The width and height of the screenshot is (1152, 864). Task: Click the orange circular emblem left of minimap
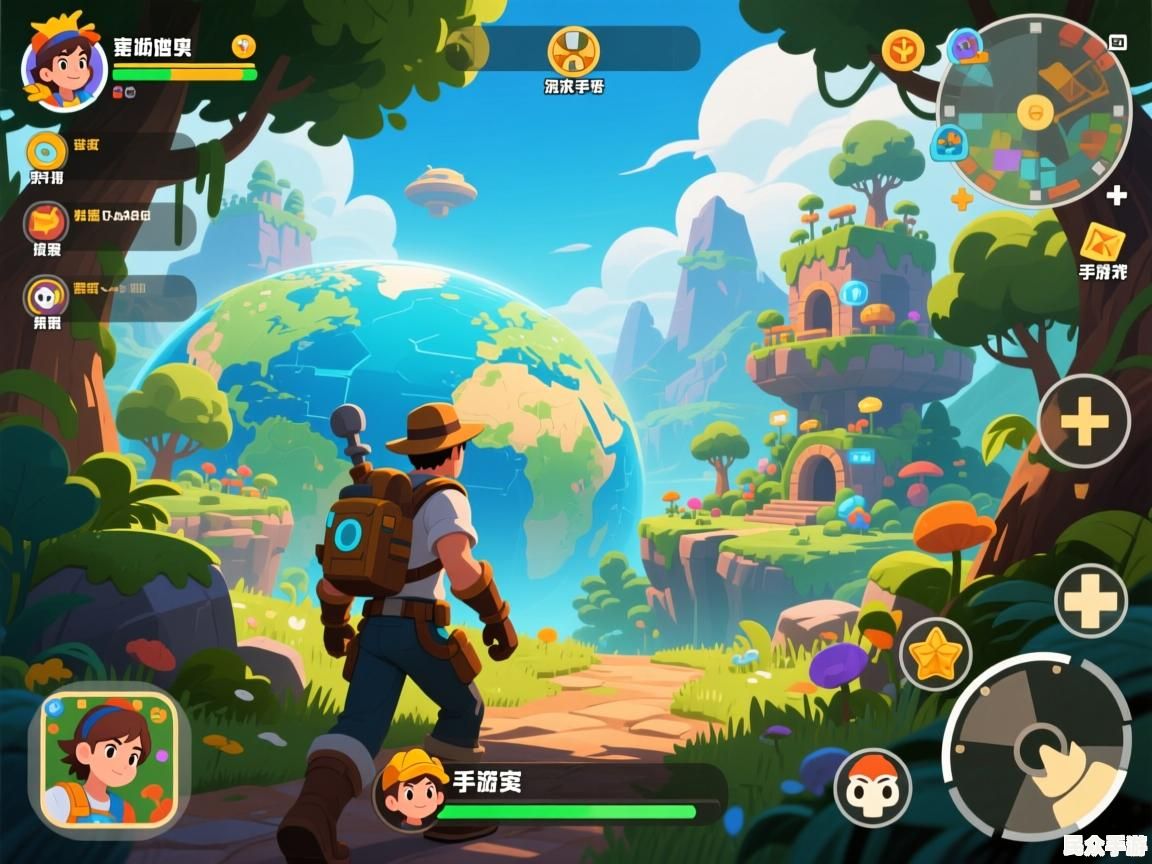pyautogui.click(x=902, y=49)
